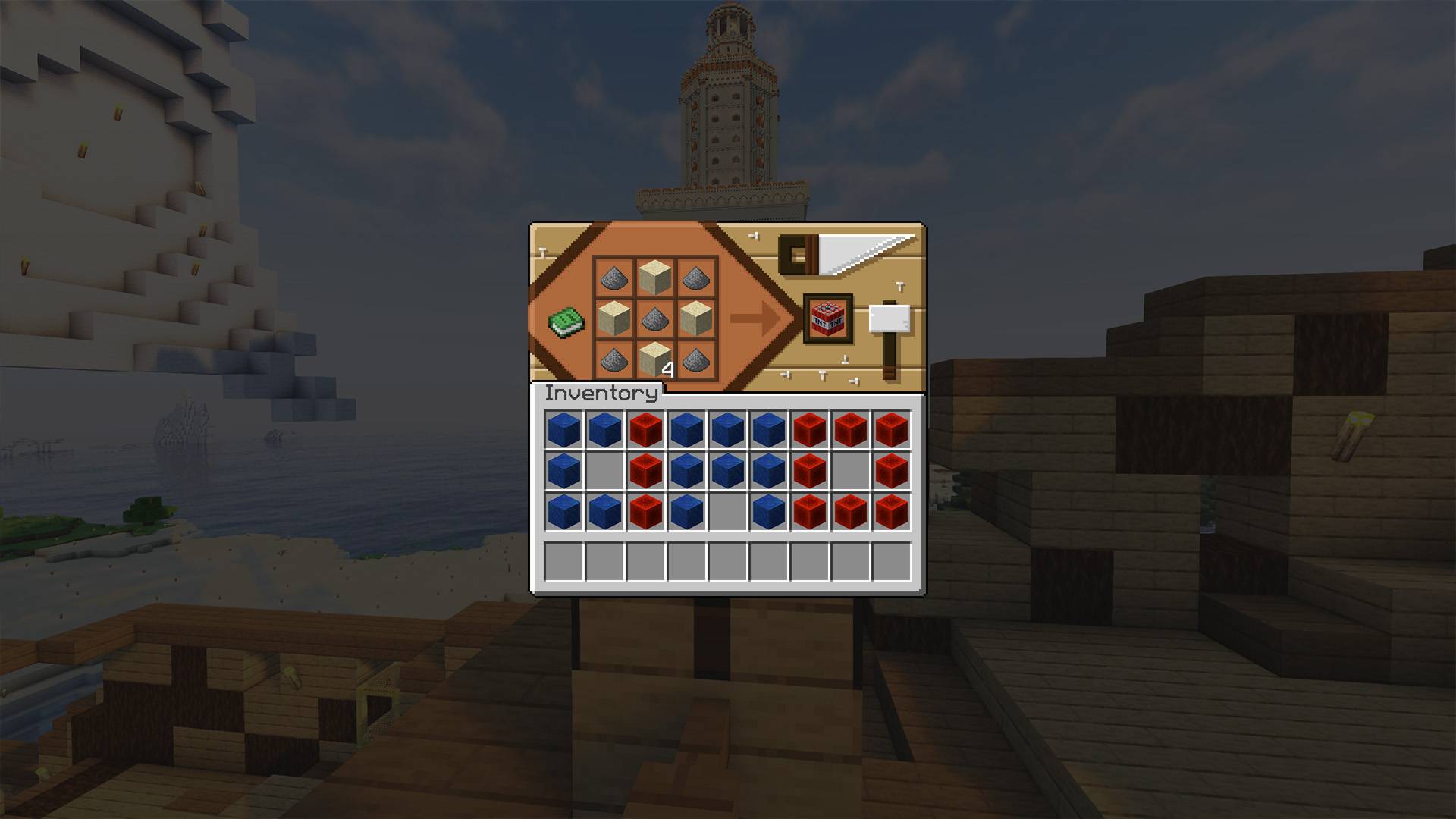Viewport: 1456px width, 819px height.
Task: Open the recipe book with the green book icon
Action: pyautogui.click(x=565, y=322)
